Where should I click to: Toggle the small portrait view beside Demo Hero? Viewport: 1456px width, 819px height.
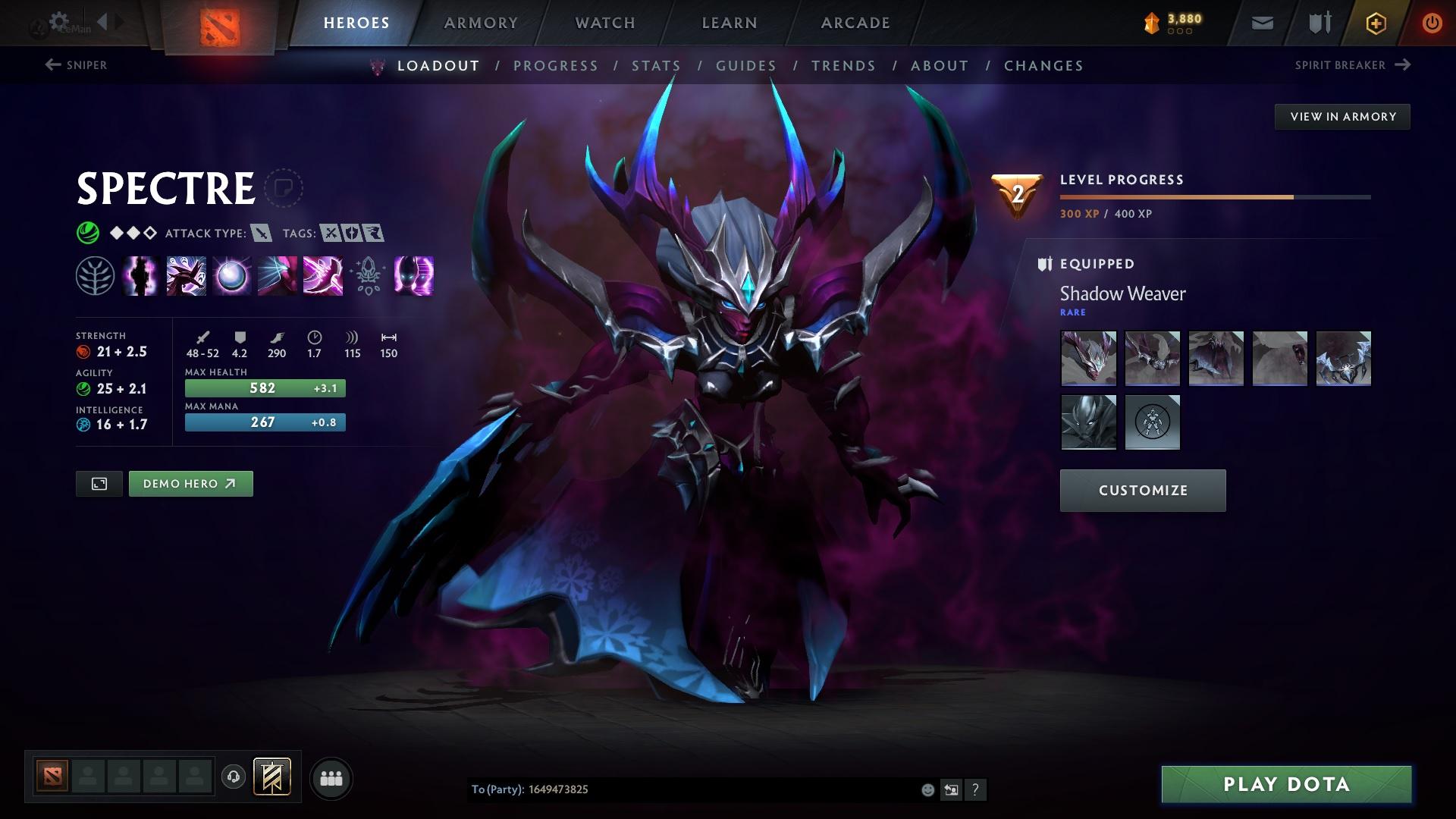click(x=99, y=483)
